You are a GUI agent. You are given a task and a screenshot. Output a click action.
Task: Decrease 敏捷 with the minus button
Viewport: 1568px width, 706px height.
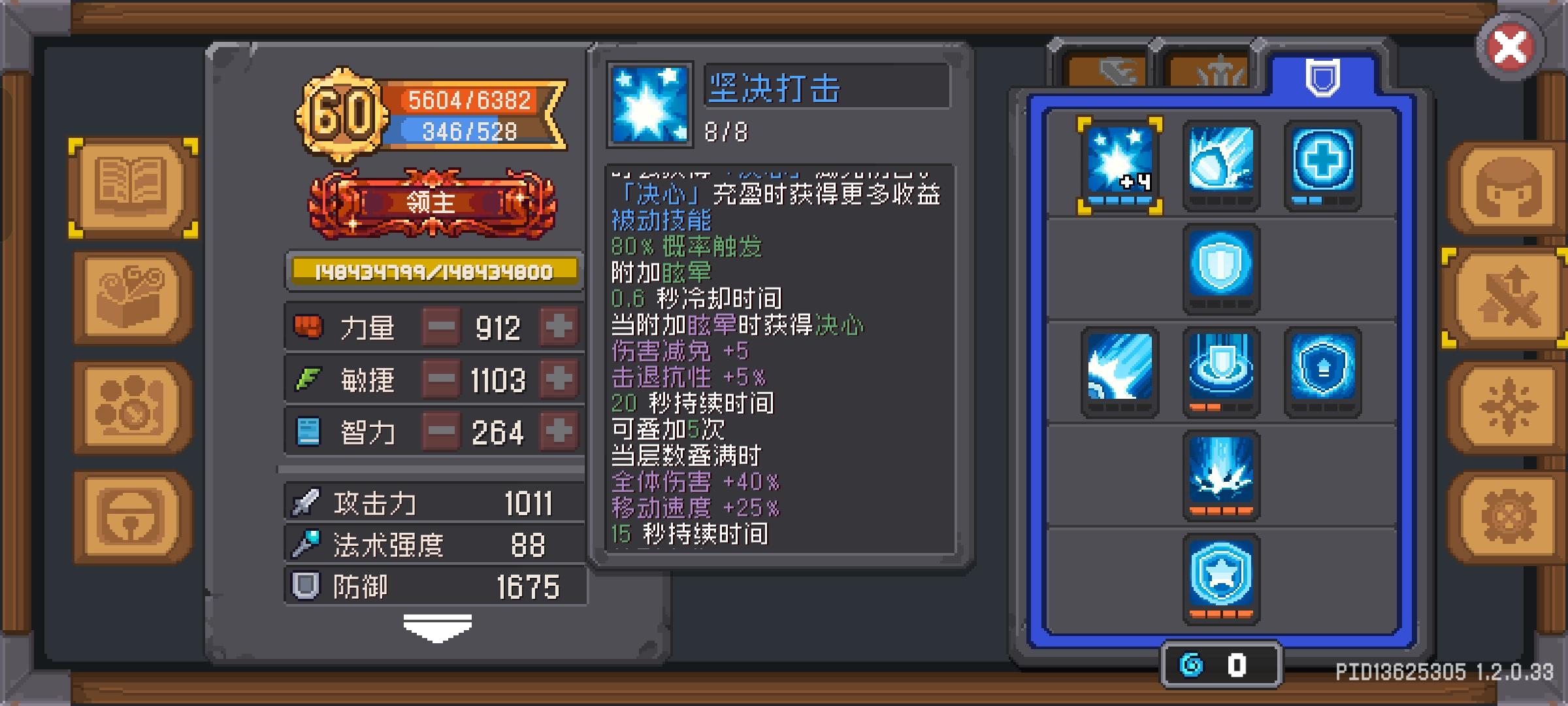coord(441,379)
